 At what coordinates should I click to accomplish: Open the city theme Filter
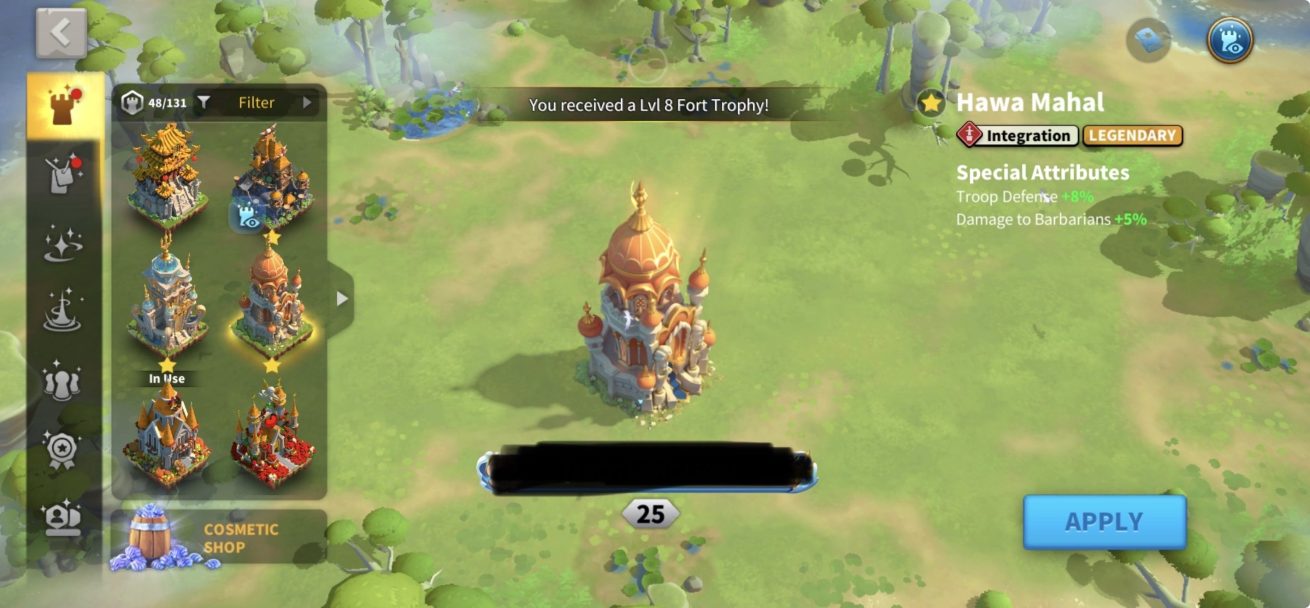[x=256, y=102]
